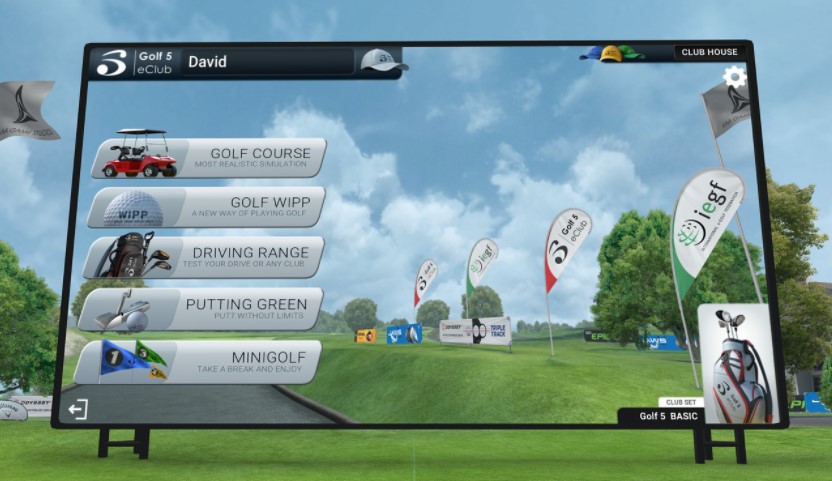Enter the Driving Range
The height and width of the screenshot is (481, 832).
(205, 257)
